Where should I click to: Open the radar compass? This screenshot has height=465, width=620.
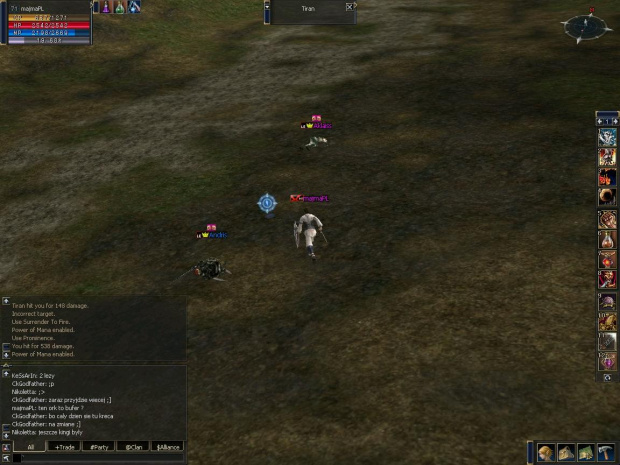(585, 27)
